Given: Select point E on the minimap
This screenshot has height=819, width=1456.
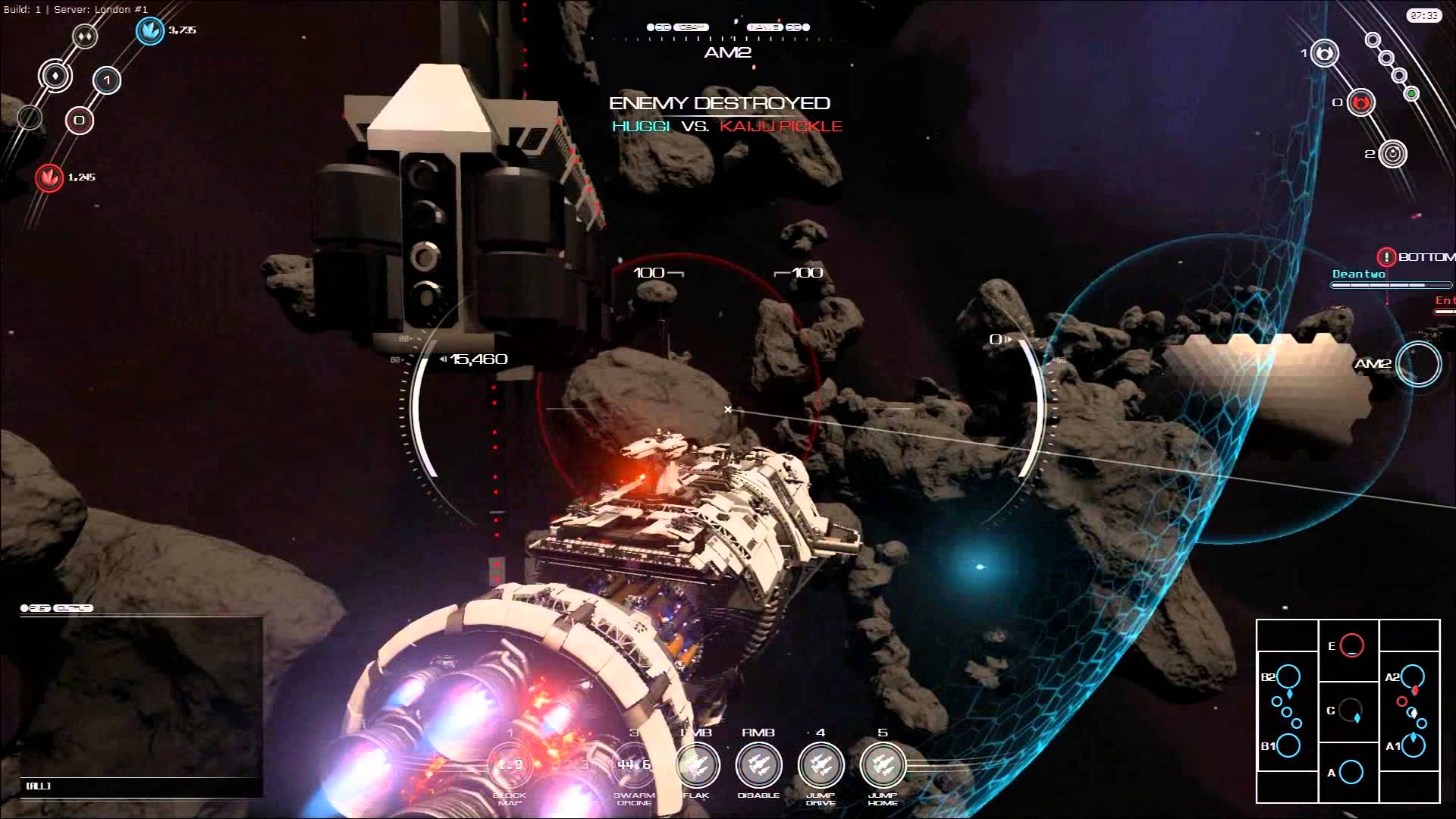Looking at the screenshot, I should (x=1351, y=646).
